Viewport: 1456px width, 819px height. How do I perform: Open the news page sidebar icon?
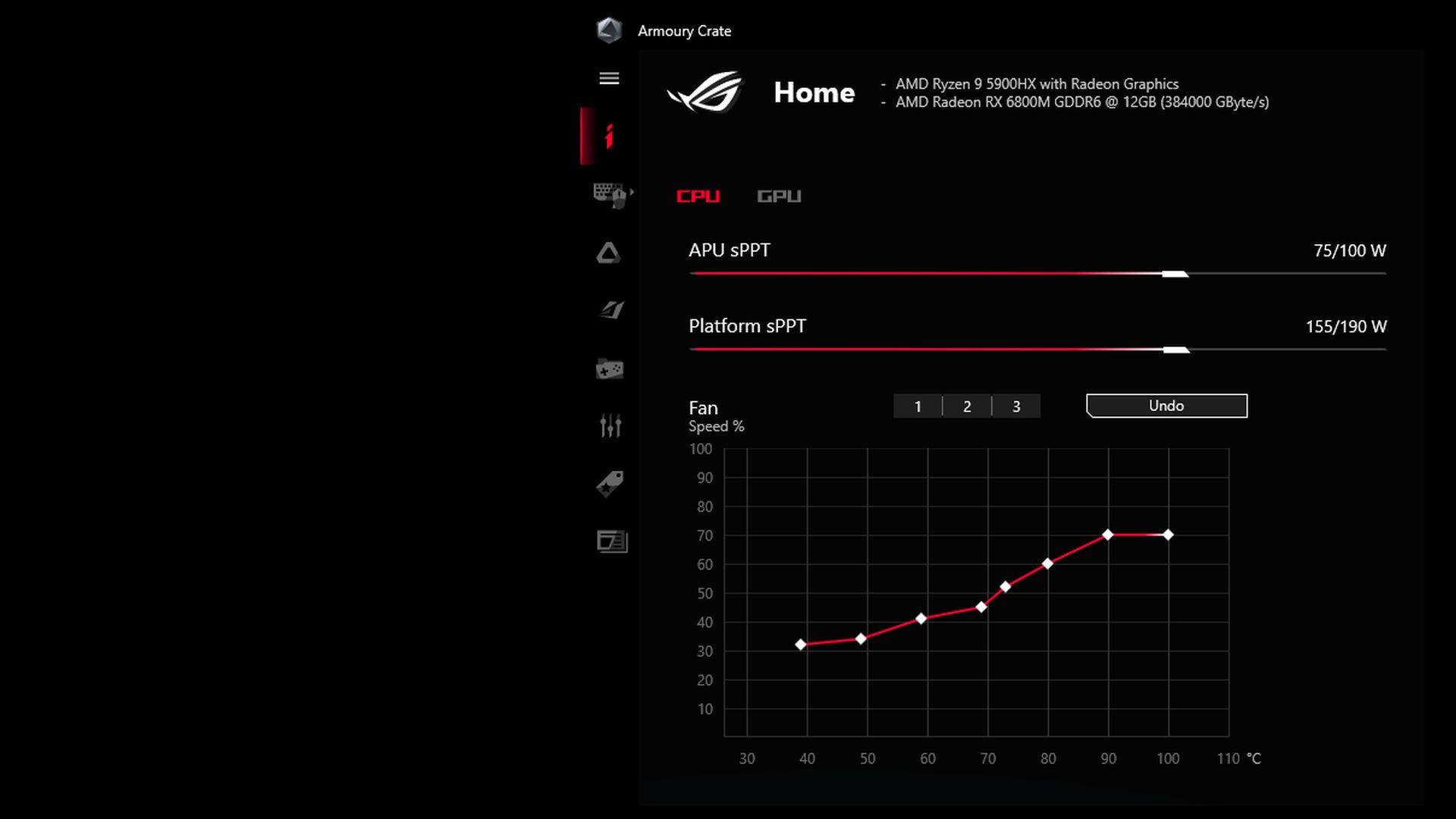coord(611,541)
